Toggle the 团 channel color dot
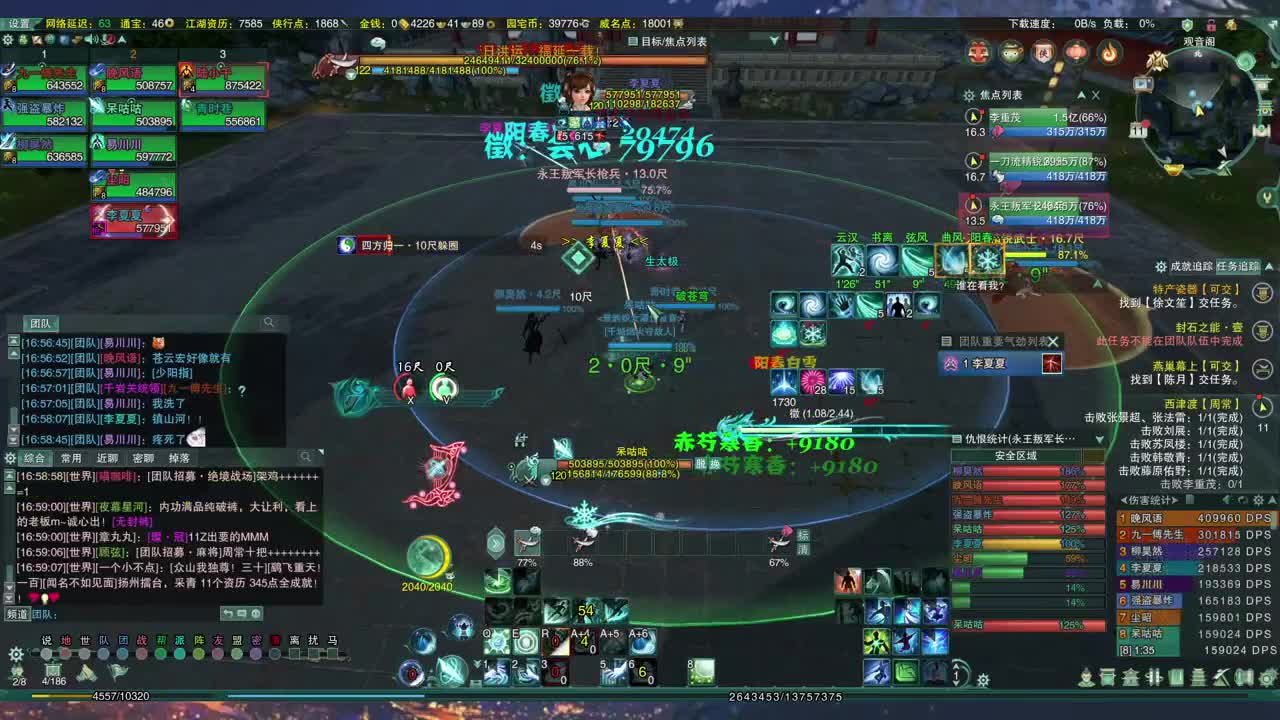The width and height of the screenshot is (1280, 720). coord(124,652)
